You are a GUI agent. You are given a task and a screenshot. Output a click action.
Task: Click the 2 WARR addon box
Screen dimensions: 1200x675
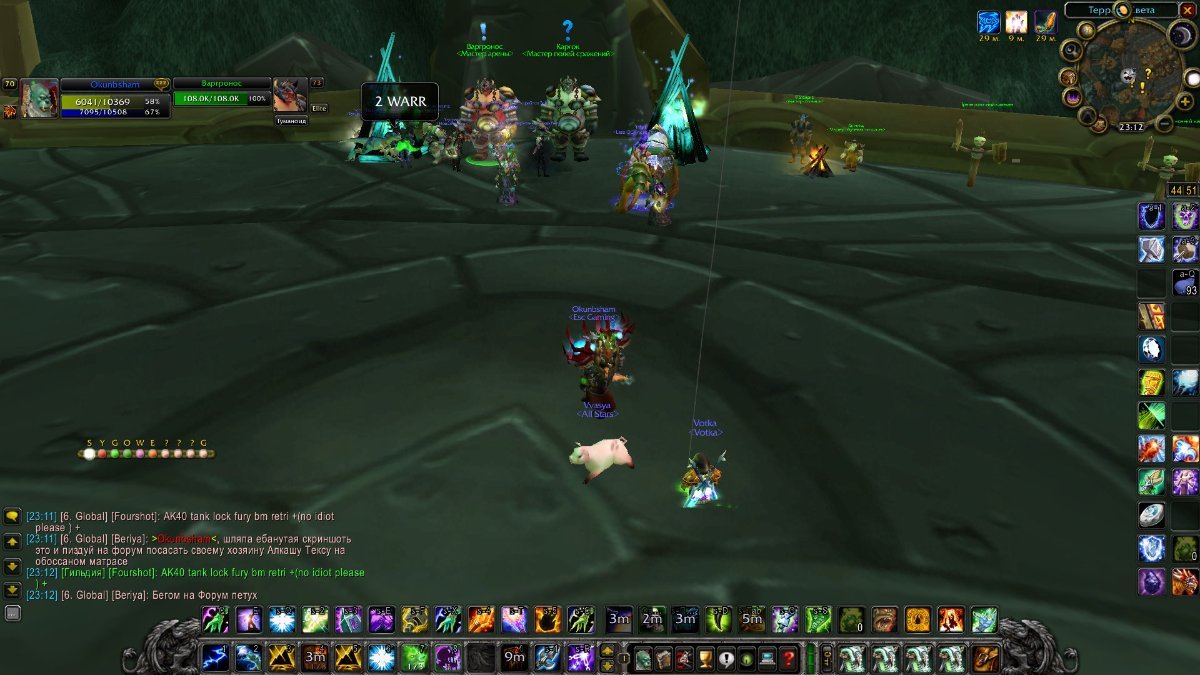click(x=400, y=102)
